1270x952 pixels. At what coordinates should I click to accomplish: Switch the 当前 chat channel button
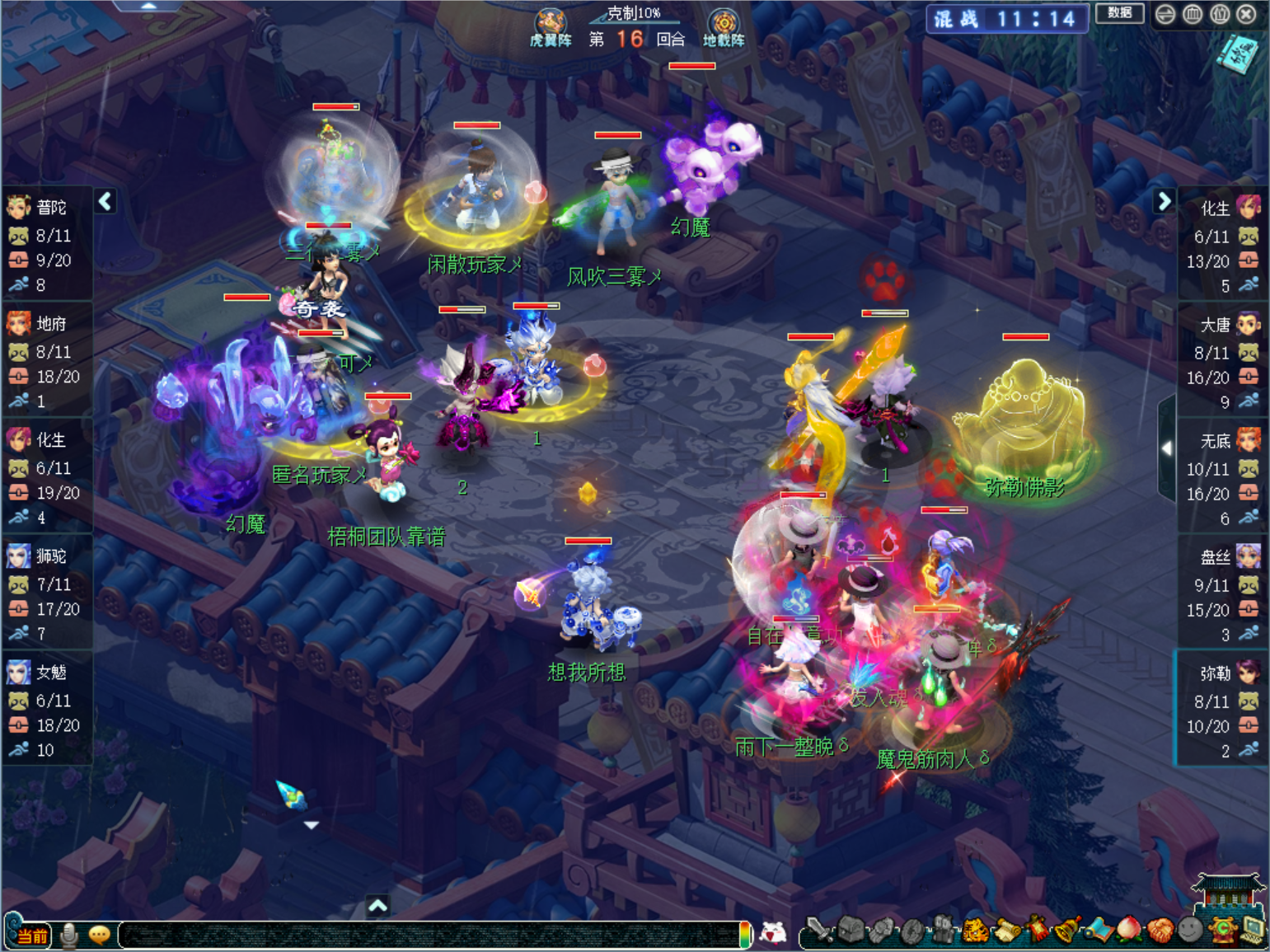[x=31, y=936]
